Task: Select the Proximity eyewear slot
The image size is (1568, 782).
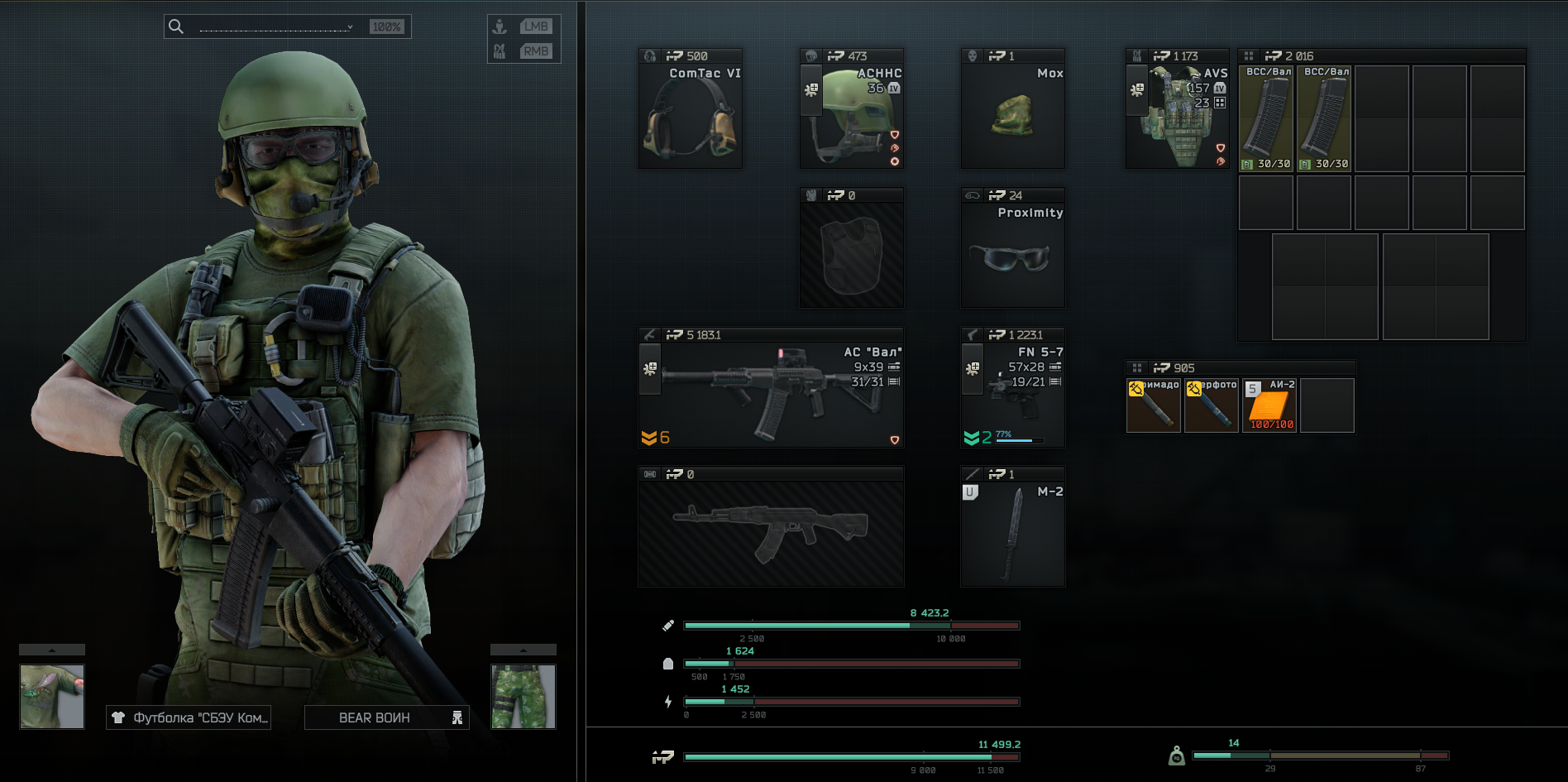Action: point(1012,256)
